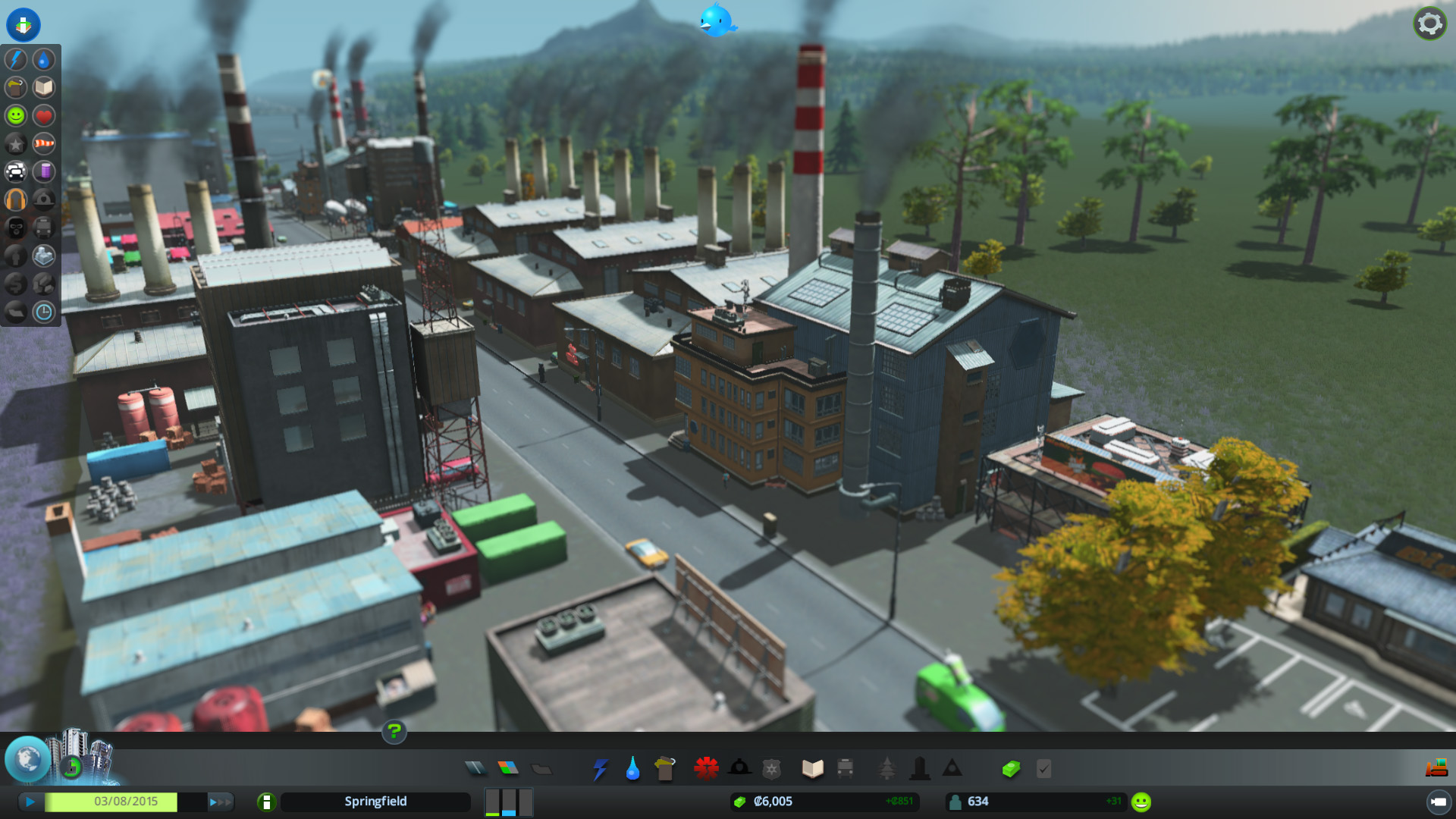The height and width of the screenshot is (819, 1456).
Task: Toggle the info views panel button
Action: click(24, 24)
